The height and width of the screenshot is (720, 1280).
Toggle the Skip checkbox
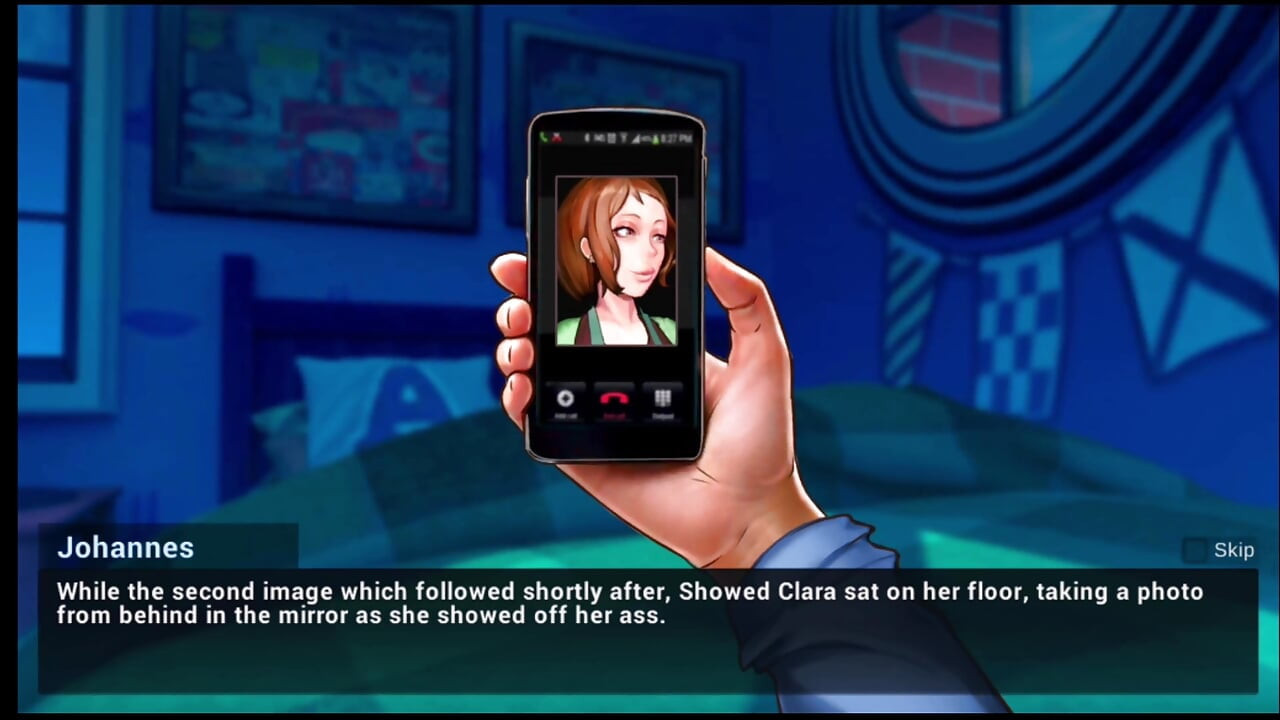pos(1195,550)
